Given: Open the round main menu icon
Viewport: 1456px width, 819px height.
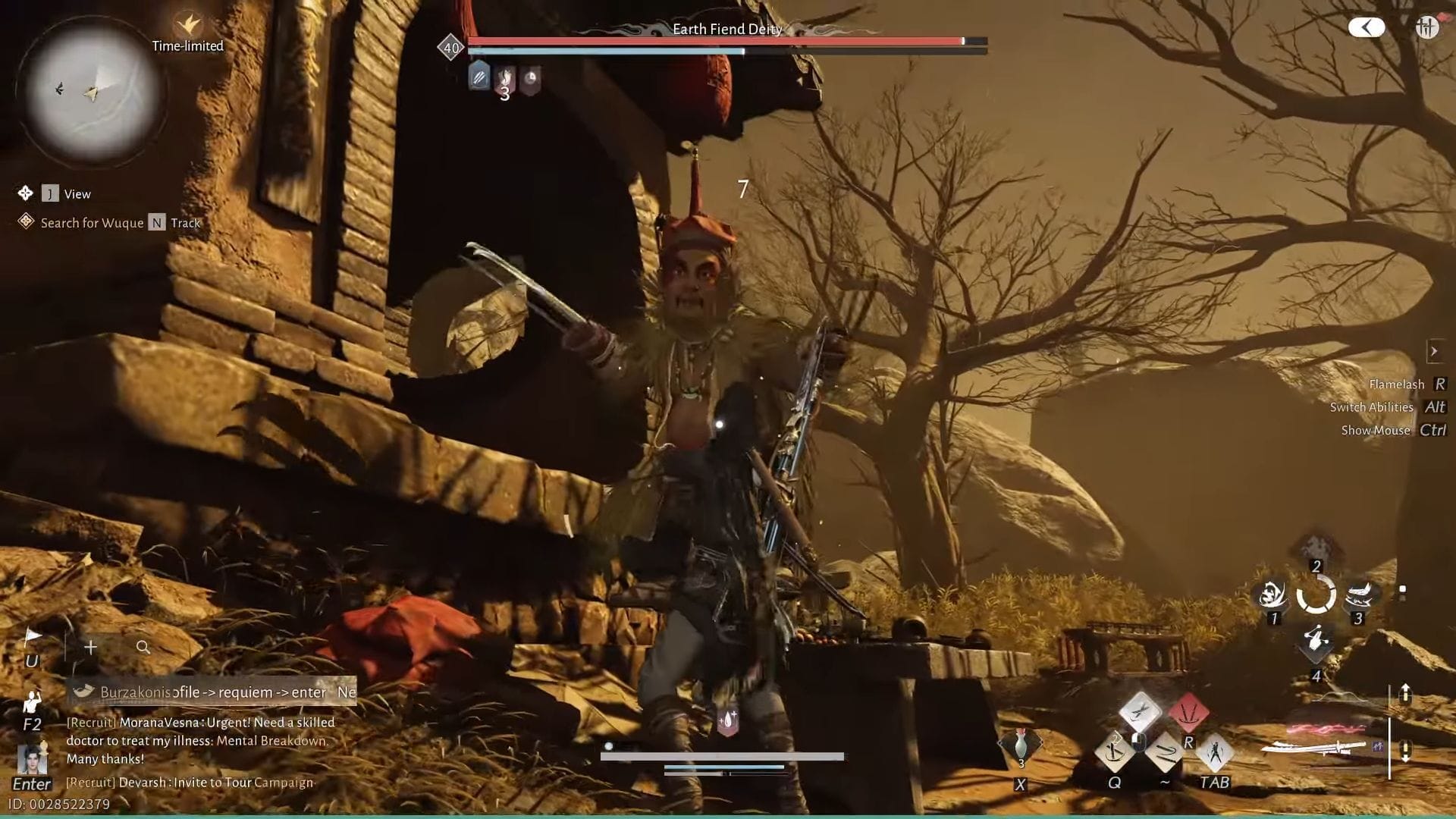Looking at the screenshot, I should coord(1426,28).
